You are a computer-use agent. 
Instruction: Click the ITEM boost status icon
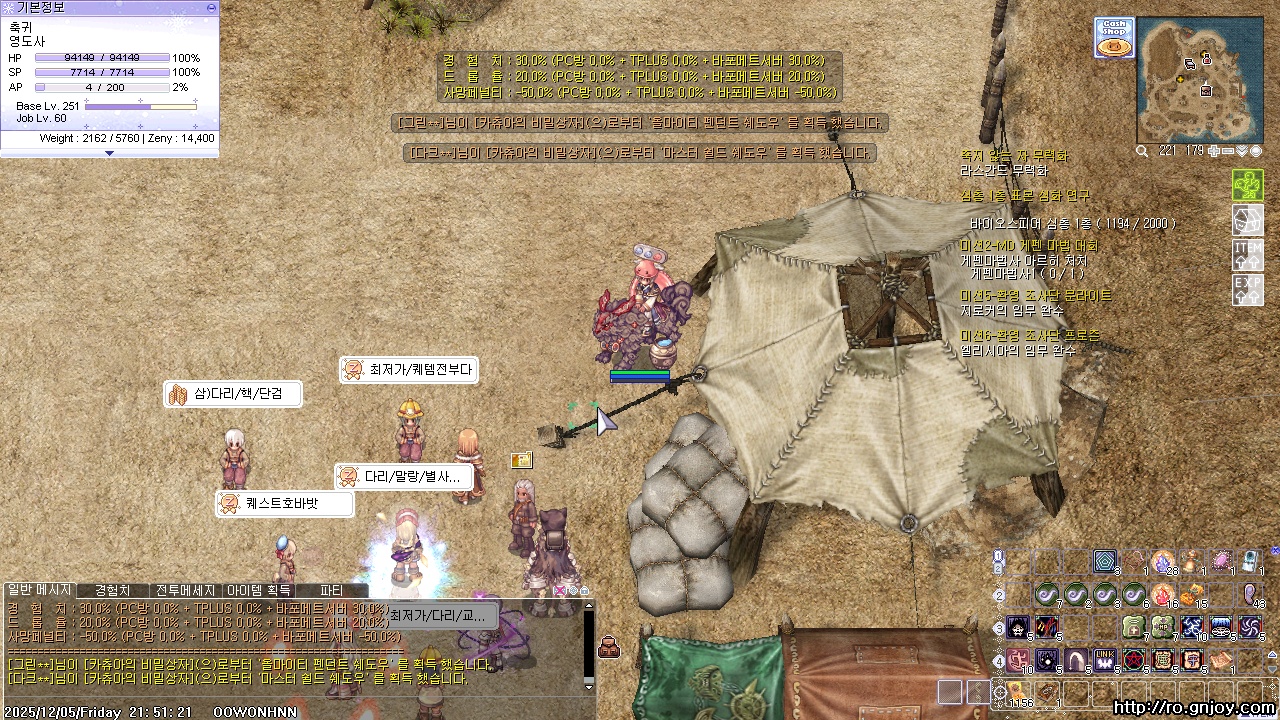1247,254
